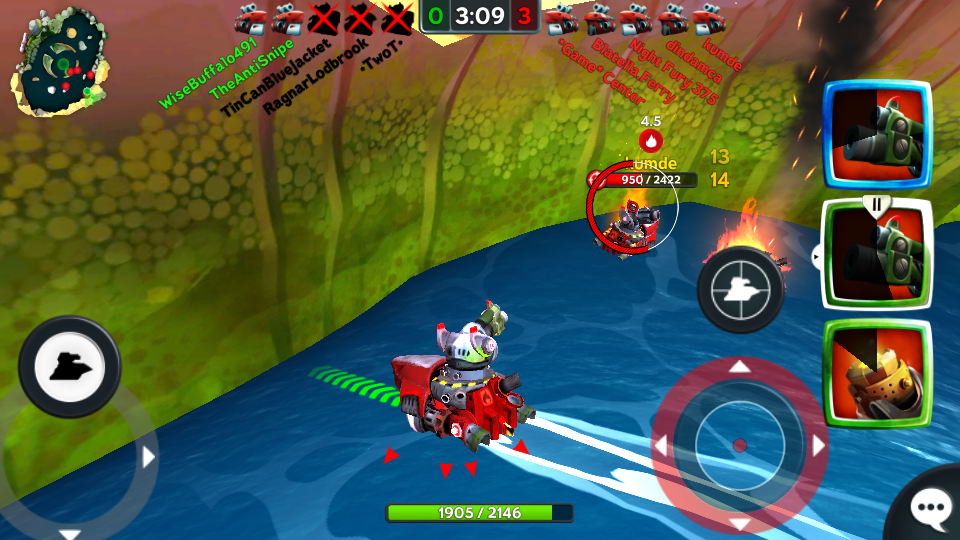Tap the round white ship-silhouette button
Image resolution: width=960 pixels, height=540 pixels.
coord(69,366)
